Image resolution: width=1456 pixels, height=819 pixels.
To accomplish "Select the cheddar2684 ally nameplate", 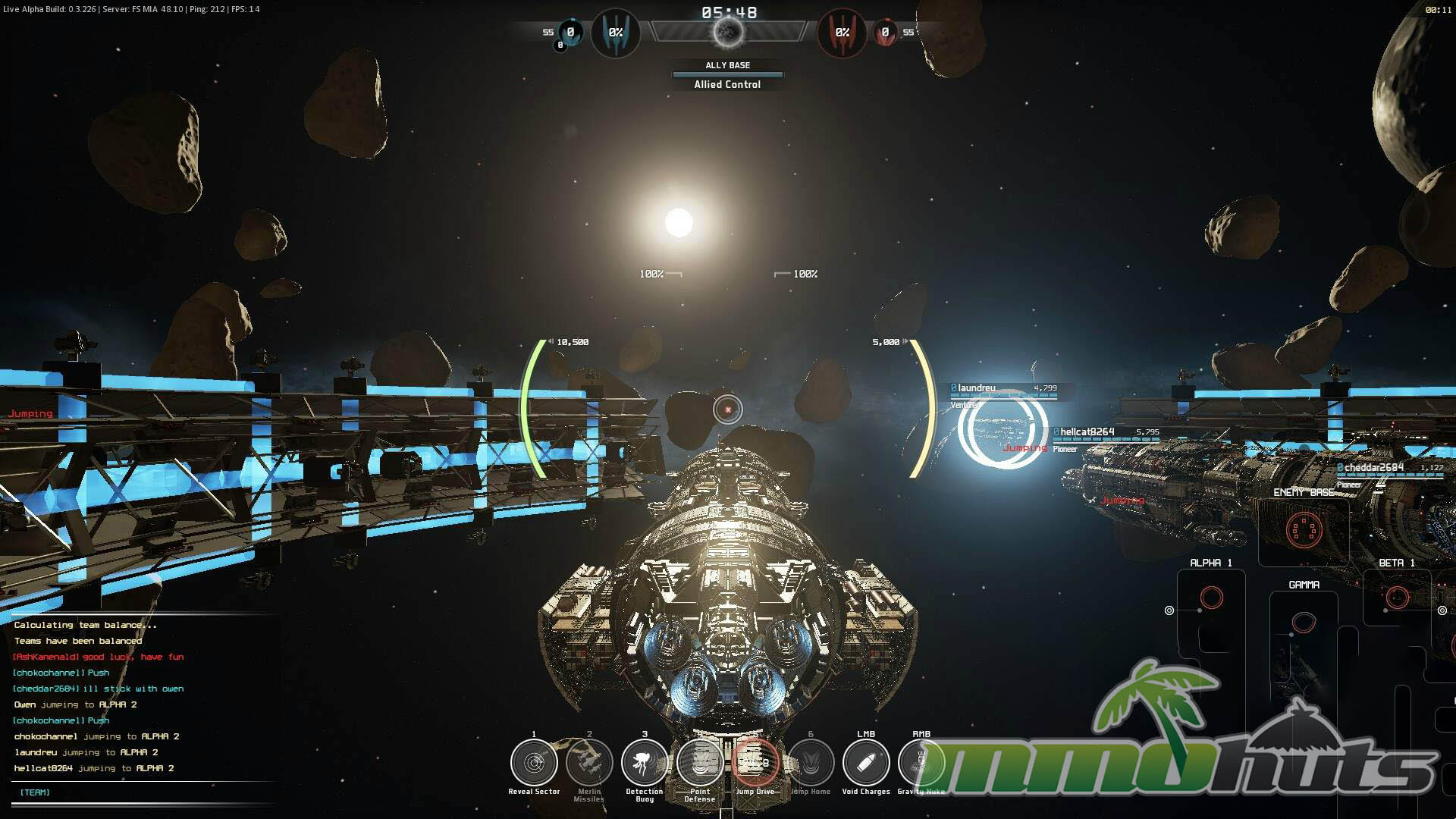I will click(x=1373, y=468).
